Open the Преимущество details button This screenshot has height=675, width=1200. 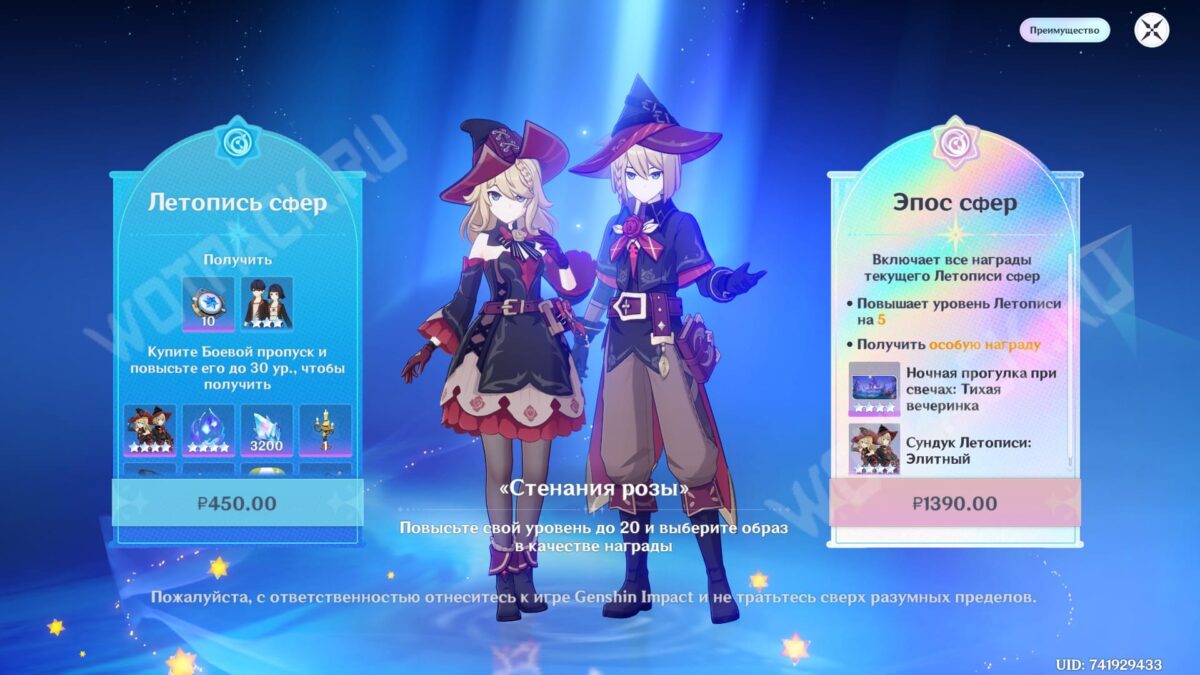click(x=1064, y=30)
